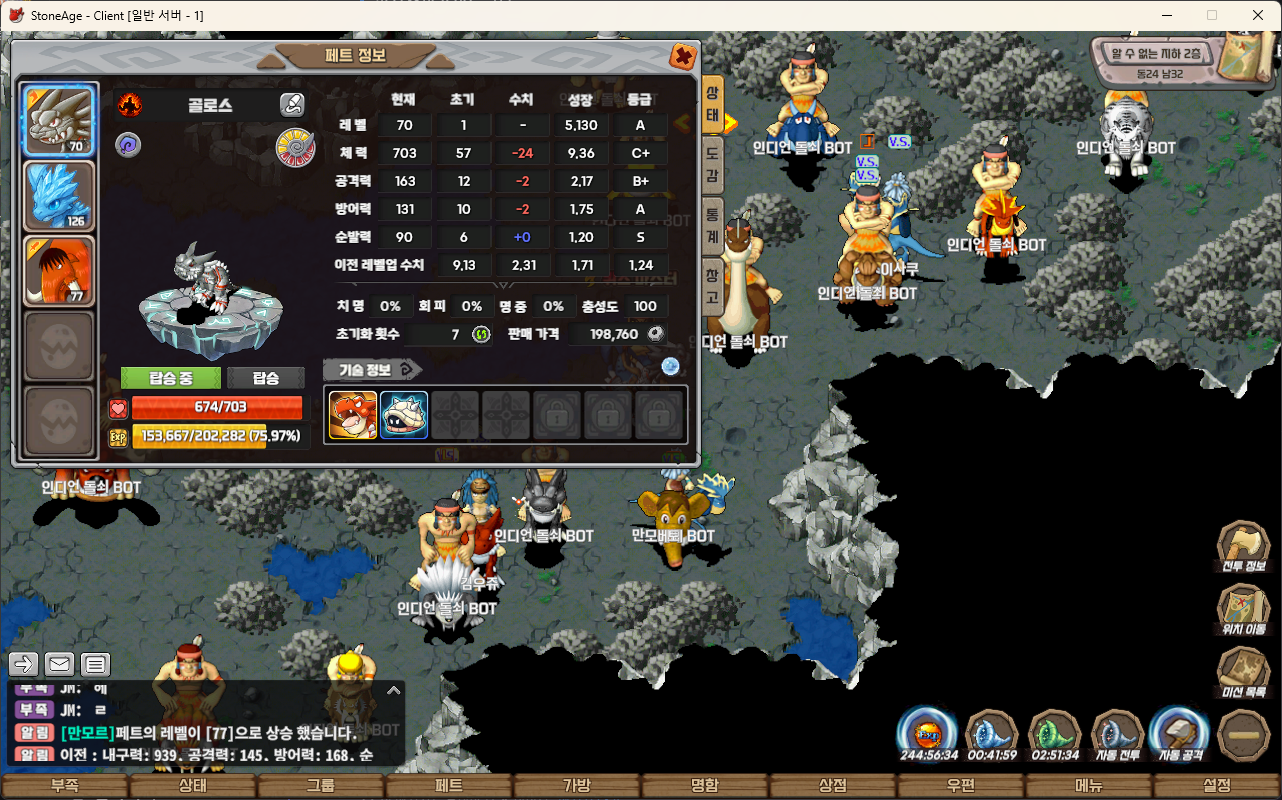Click the pencil rename icon beside 골로스
This screenshot has width=1282, height=800.
click(291, 104)
